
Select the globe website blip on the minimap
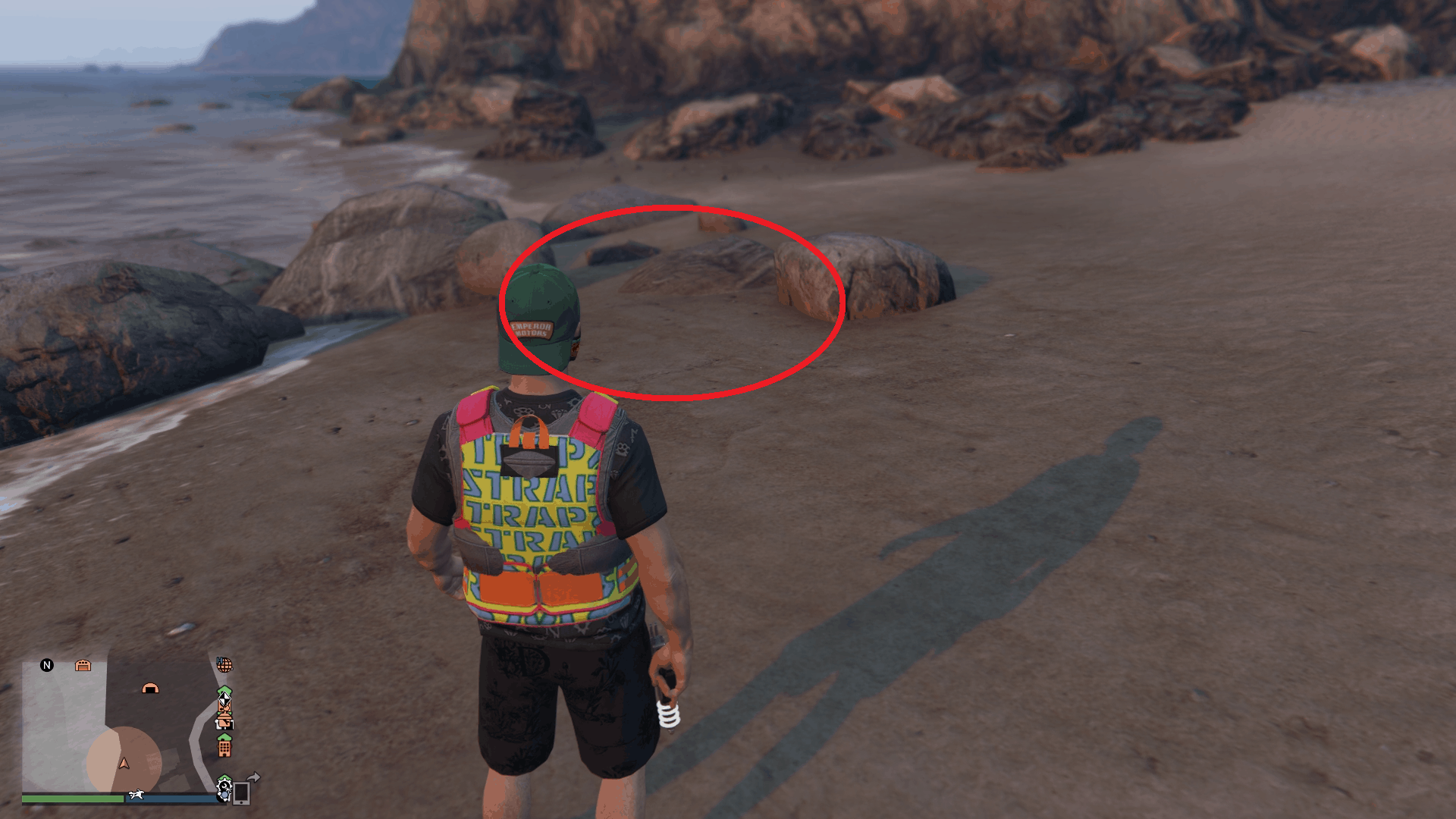(226, 665)
